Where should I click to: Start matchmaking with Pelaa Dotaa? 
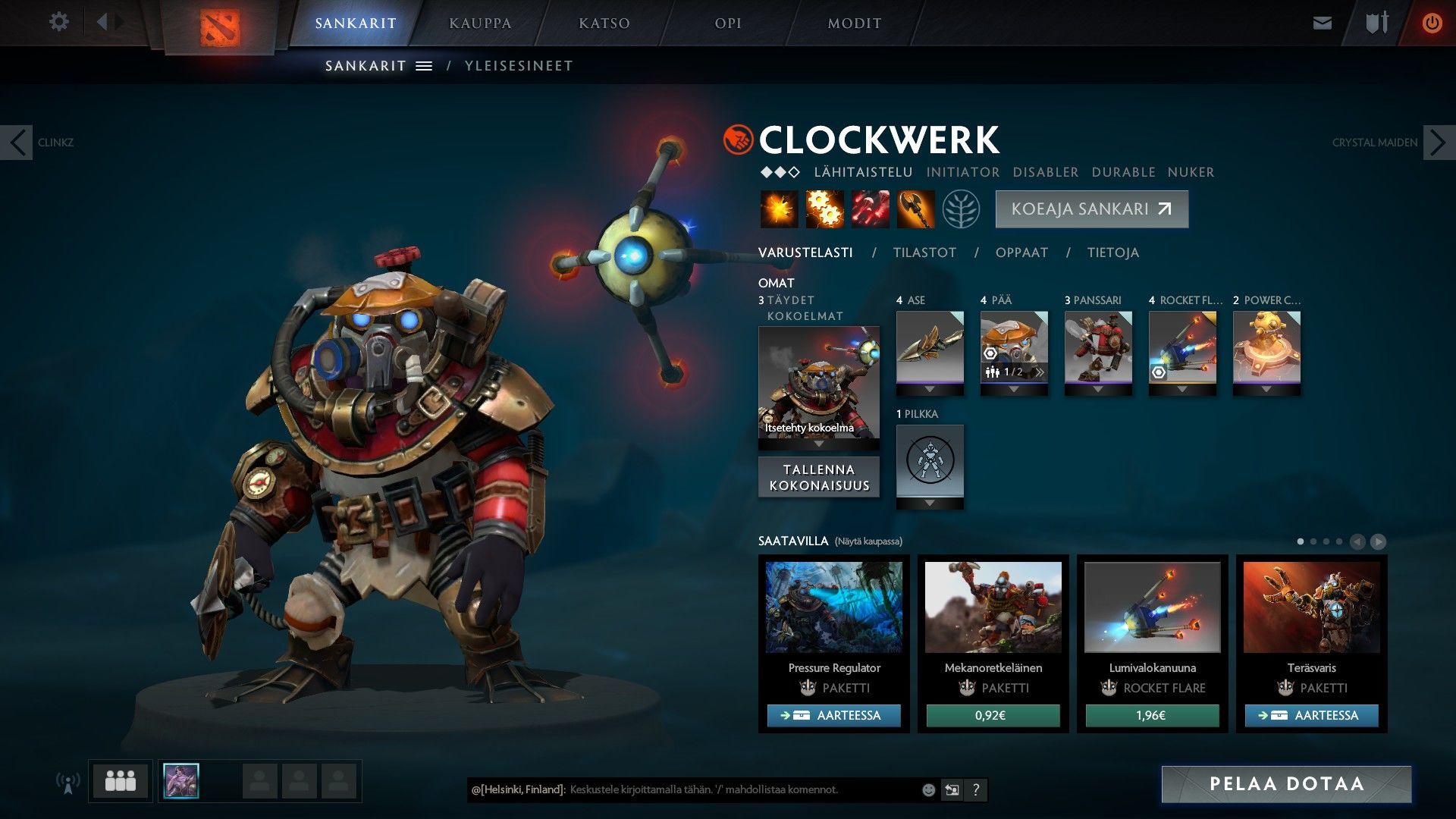tap(1286, 784)
